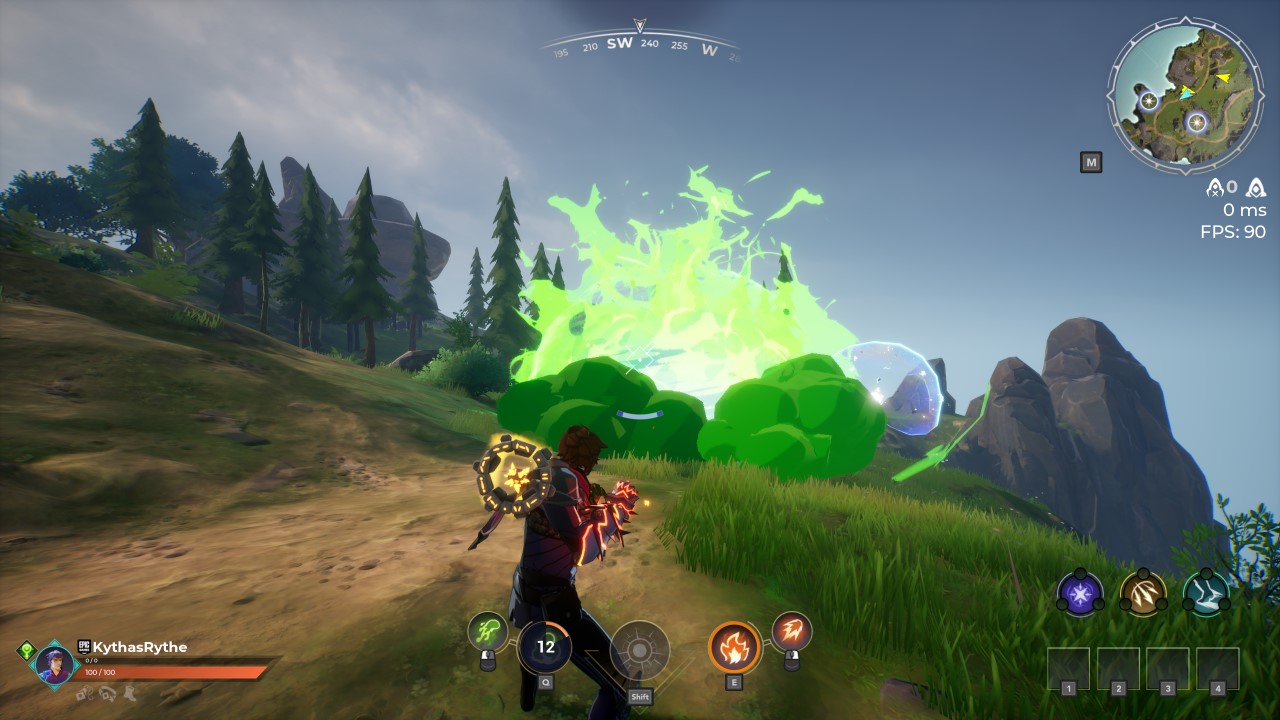Click the player name KythasRythe
The width and height of the screenshot is (1280, 720).
click(140, 645)
